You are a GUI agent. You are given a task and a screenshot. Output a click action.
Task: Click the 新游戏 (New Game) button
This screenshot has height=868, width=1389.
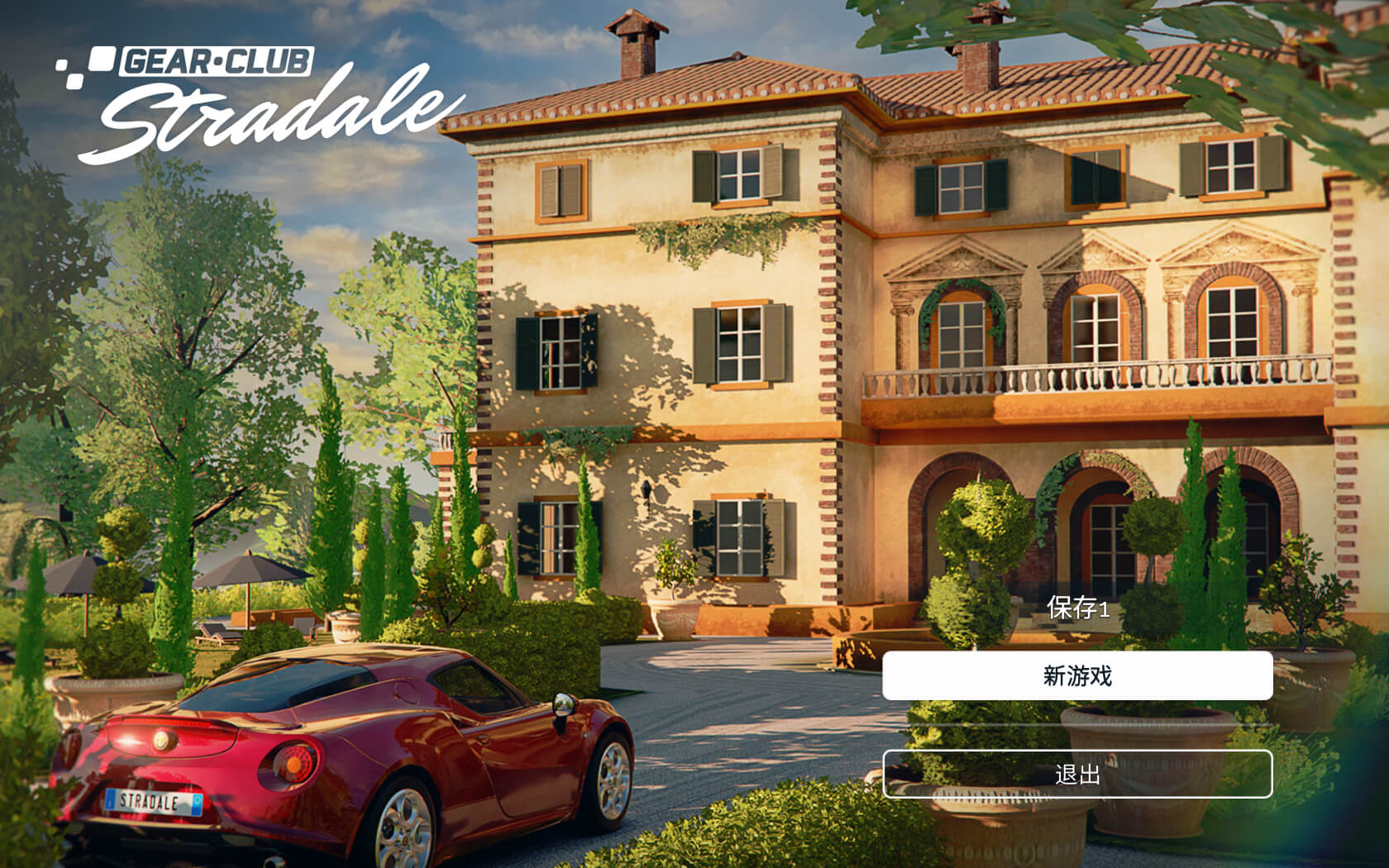pos(1080,675)
